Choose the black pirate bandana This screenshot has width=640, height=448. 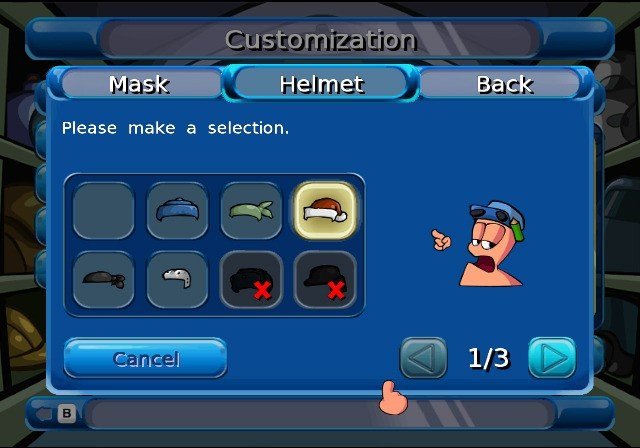103,280
